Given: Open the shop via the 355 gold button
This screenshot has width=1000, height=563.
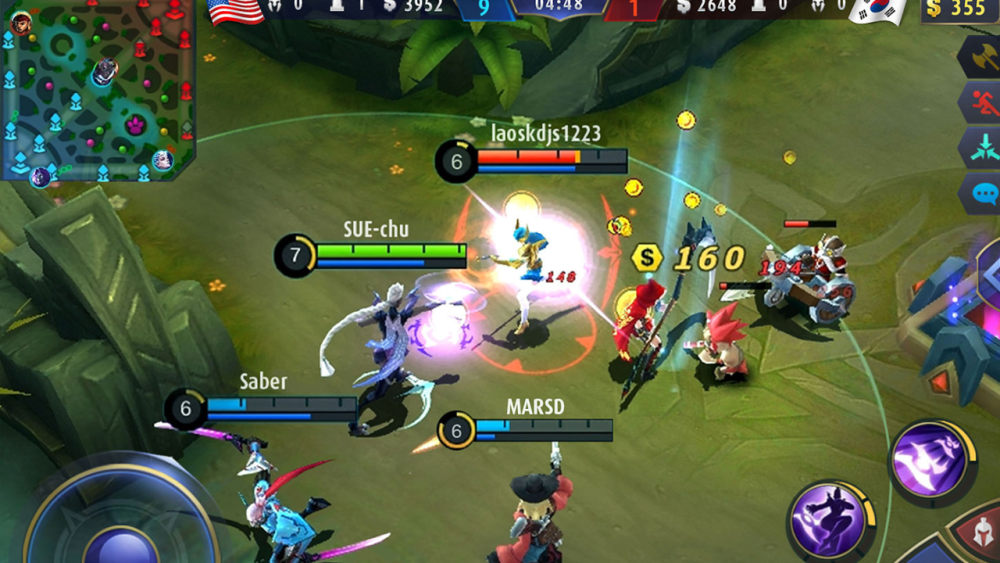Looking at the screenshot, I should coord(958,10).
